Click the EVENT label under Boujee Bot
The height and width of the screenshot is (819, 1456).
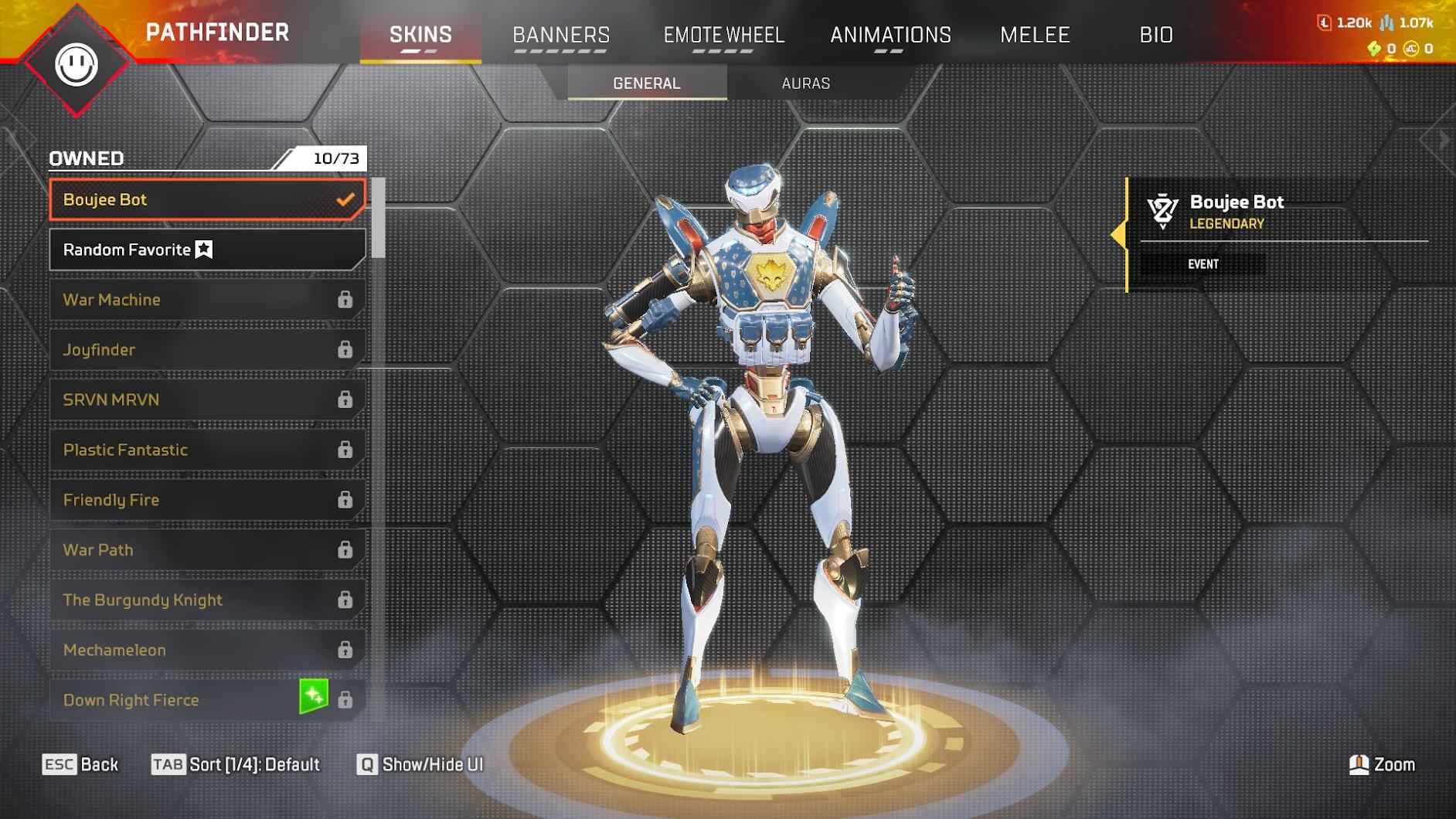click(x=1205, y=263)
